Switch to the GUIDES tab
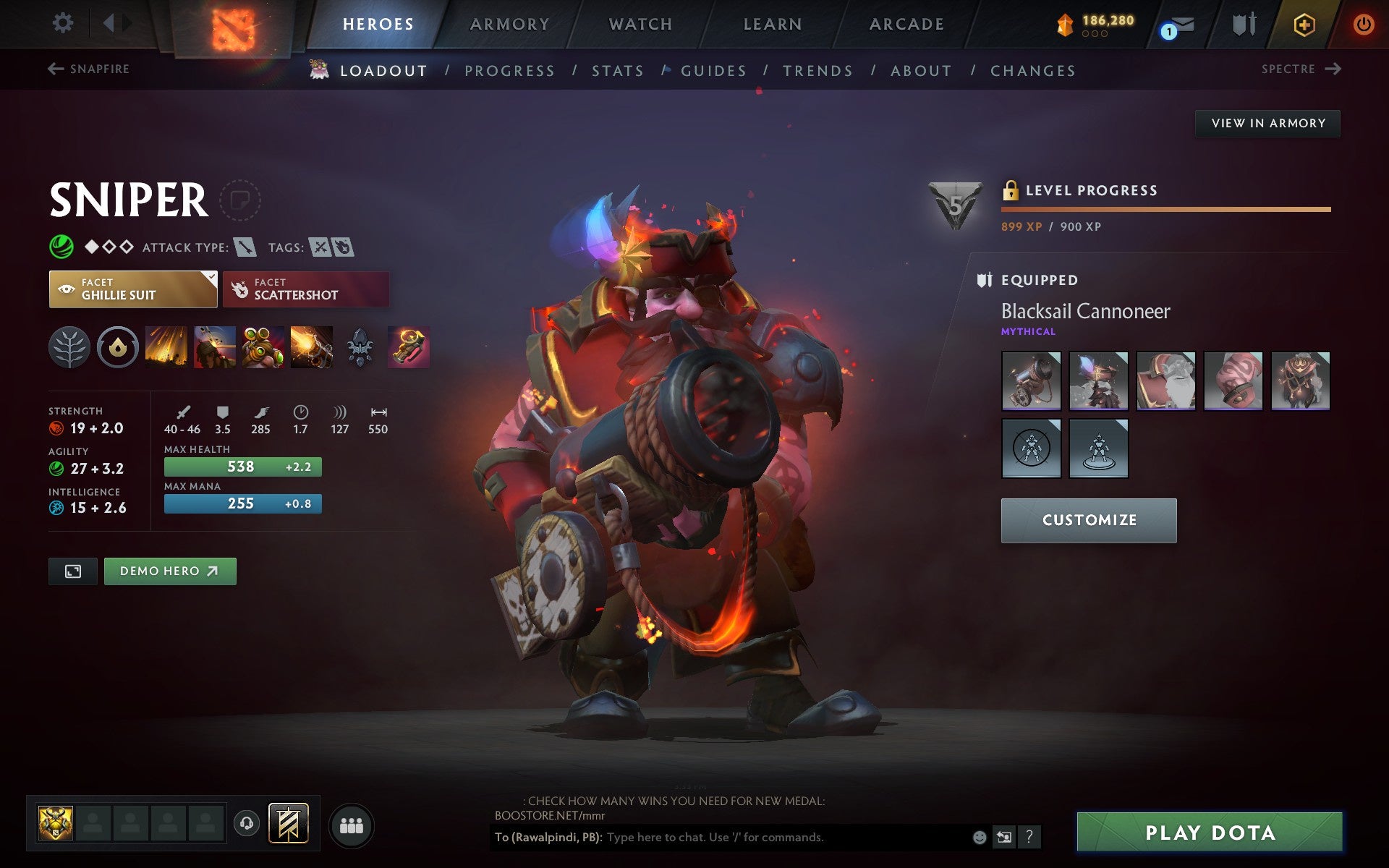This screenshot has height=868, width=1389. (713, 70)
